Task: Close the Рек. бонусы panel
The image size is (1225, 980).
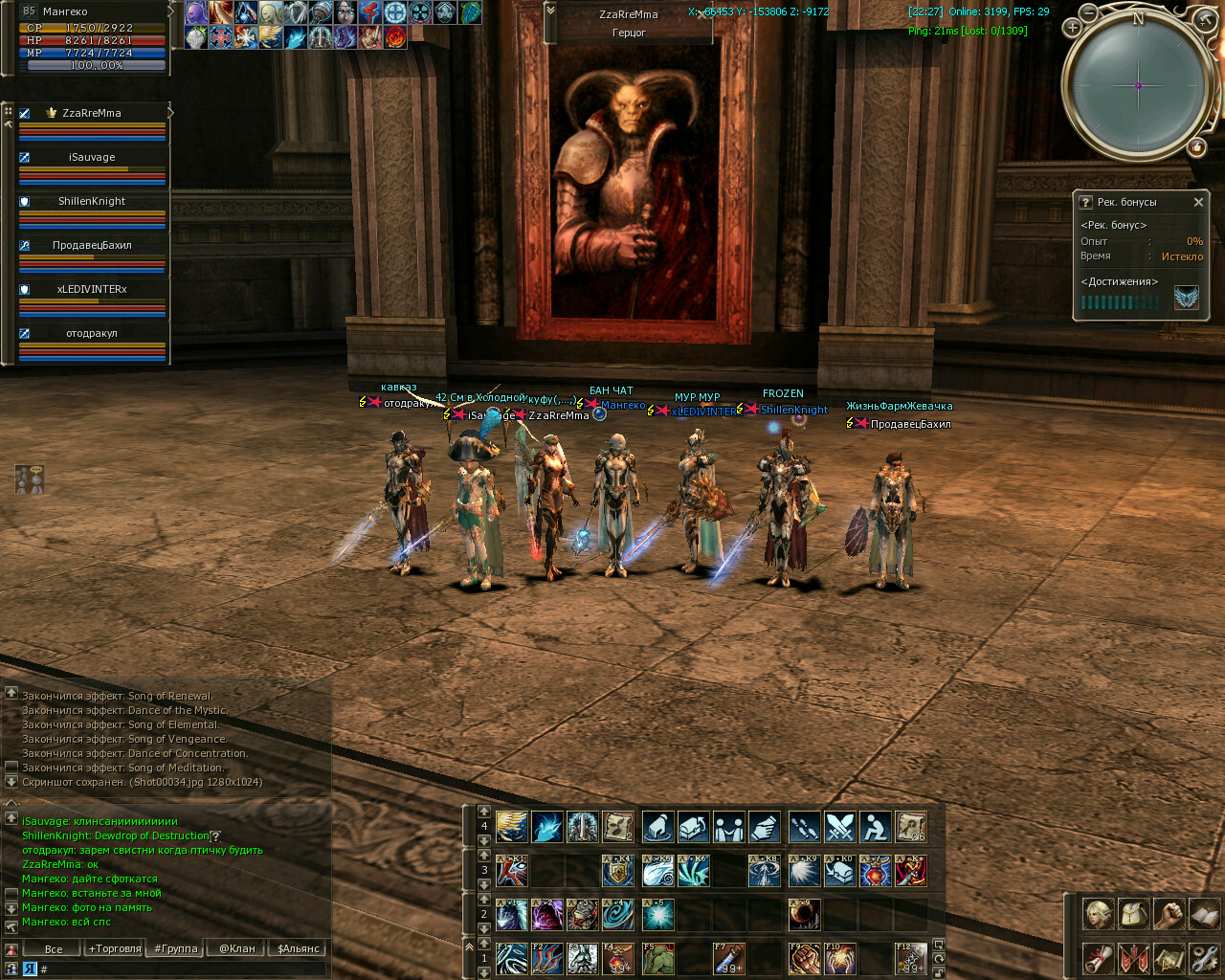Action: coord(1198,202)
